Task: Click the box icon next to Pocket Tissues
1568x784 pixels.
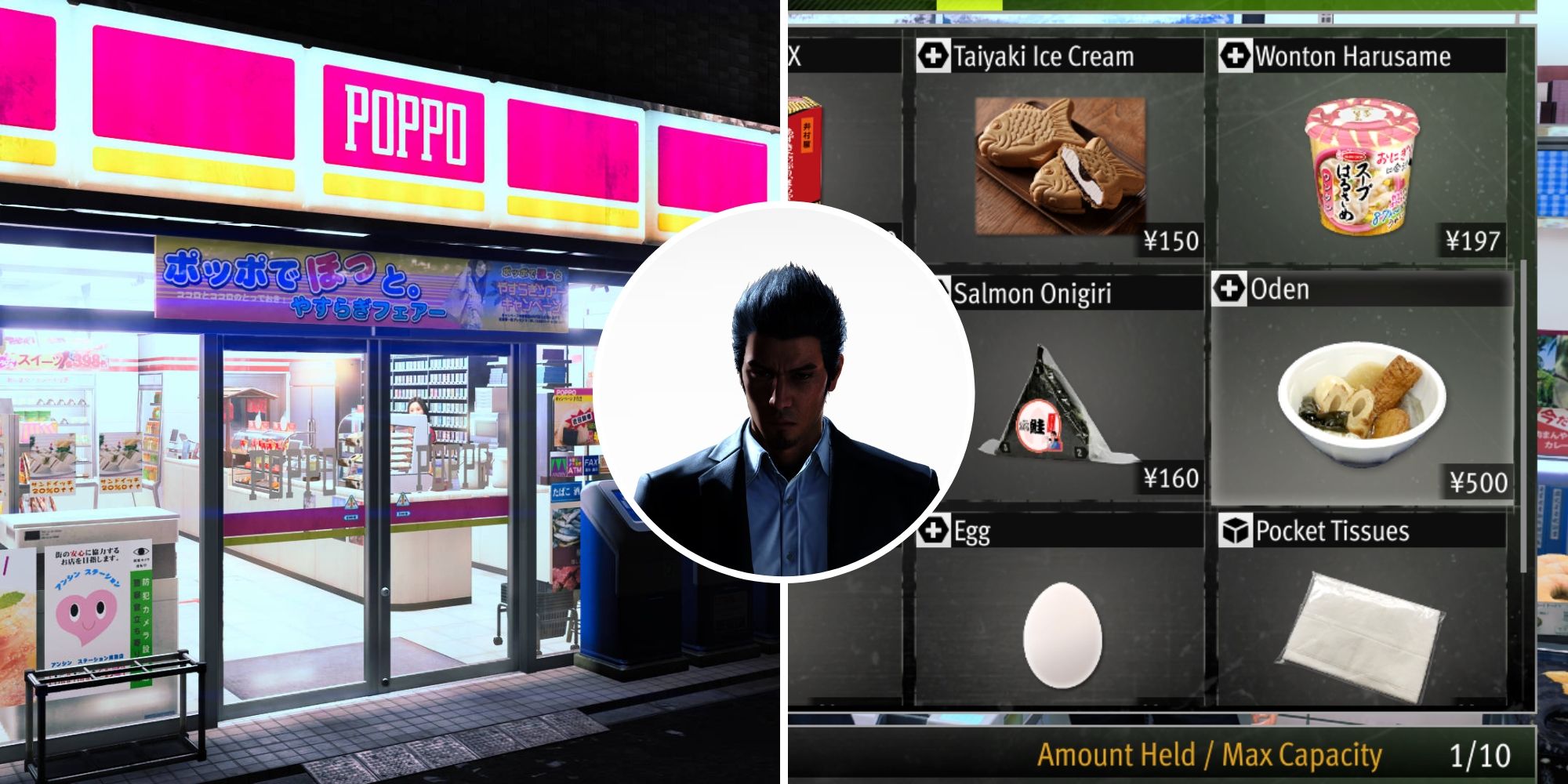Action: tap(1236, 532)
